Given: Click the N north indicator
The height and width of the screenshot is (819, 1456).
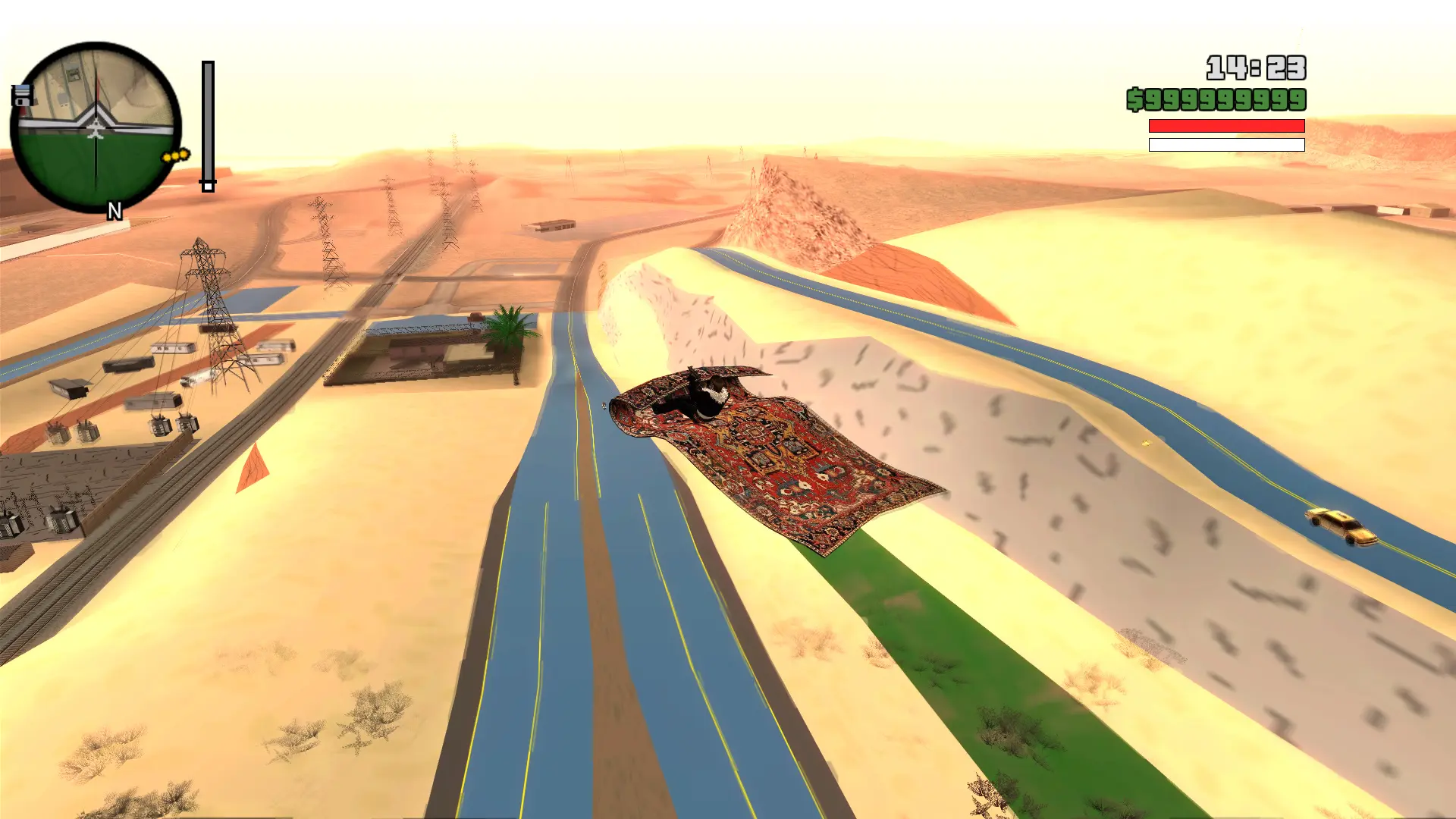Looking at the screenshot, I should 115,211.
